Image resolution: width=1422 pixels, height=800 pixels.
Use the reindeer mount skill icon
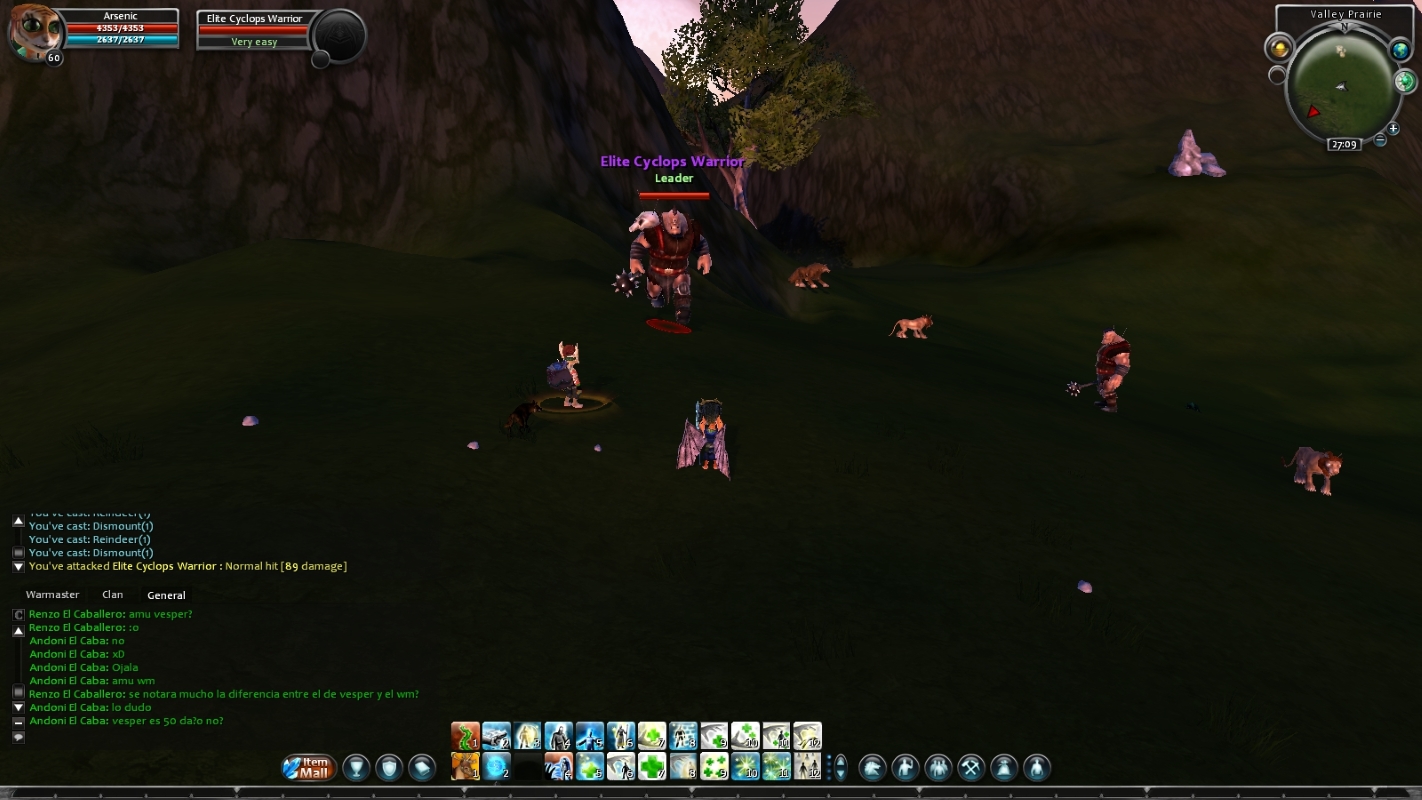pos(465,767)
